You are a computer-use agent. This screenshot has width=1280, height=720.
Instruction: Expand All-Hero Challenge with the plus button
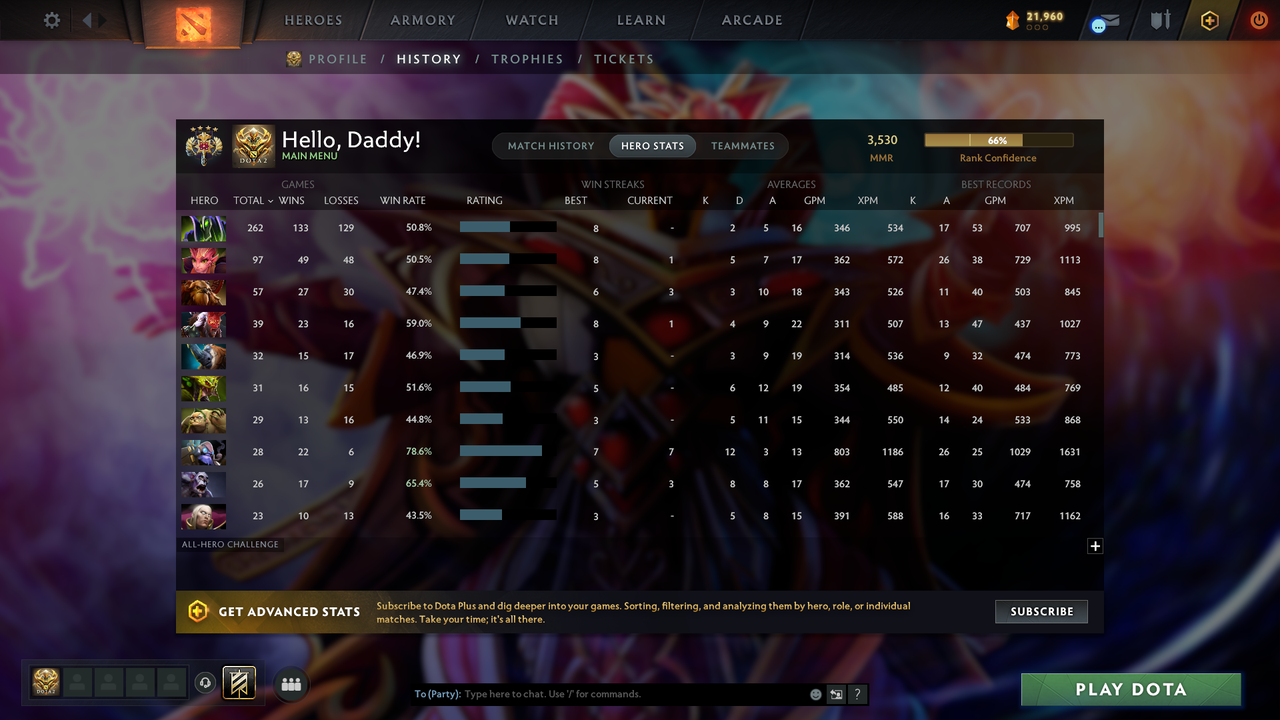pos(1095,546)
